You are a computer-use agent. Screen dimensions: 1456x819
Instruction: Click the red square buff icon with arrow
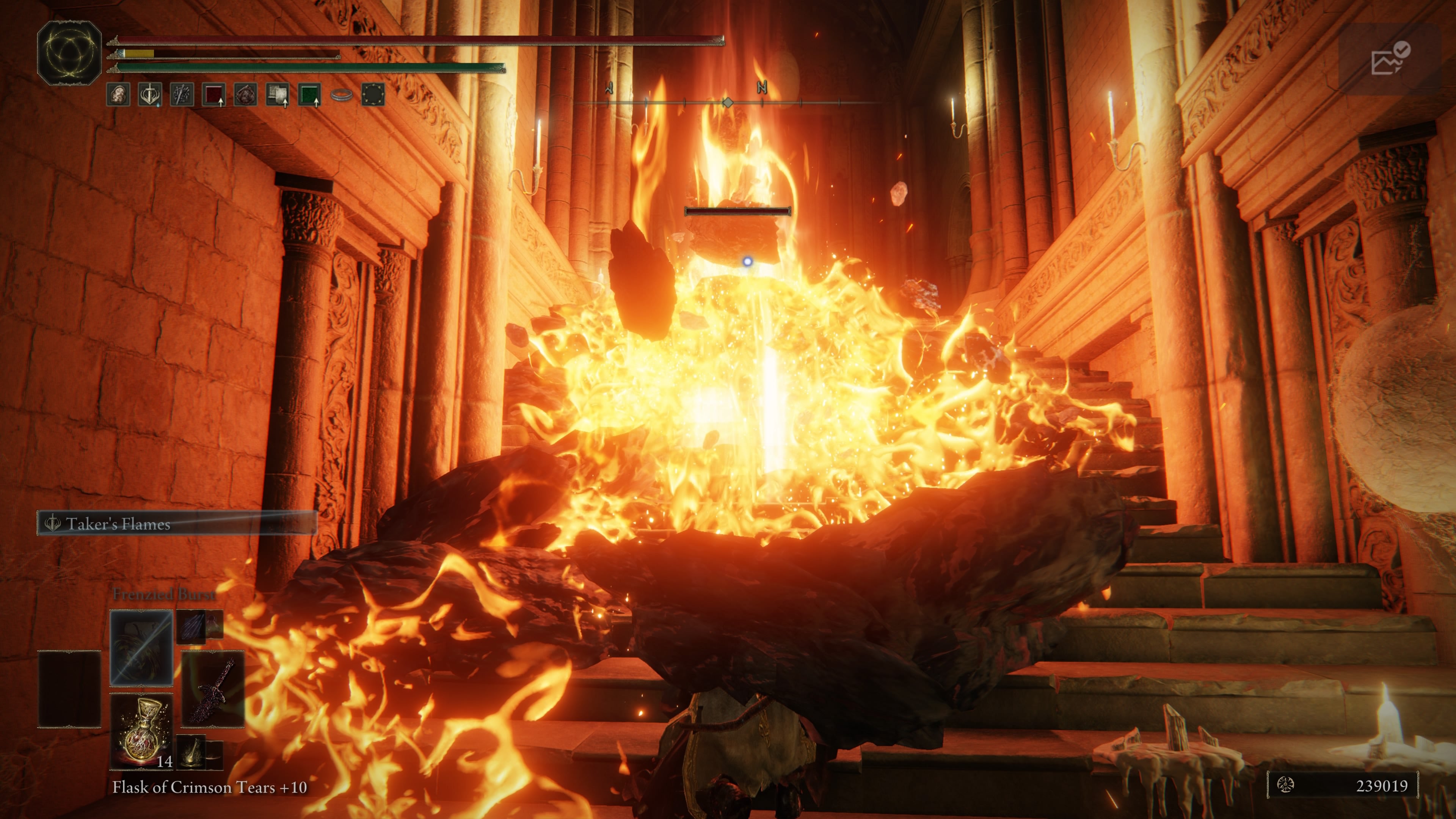coord(213,94)
